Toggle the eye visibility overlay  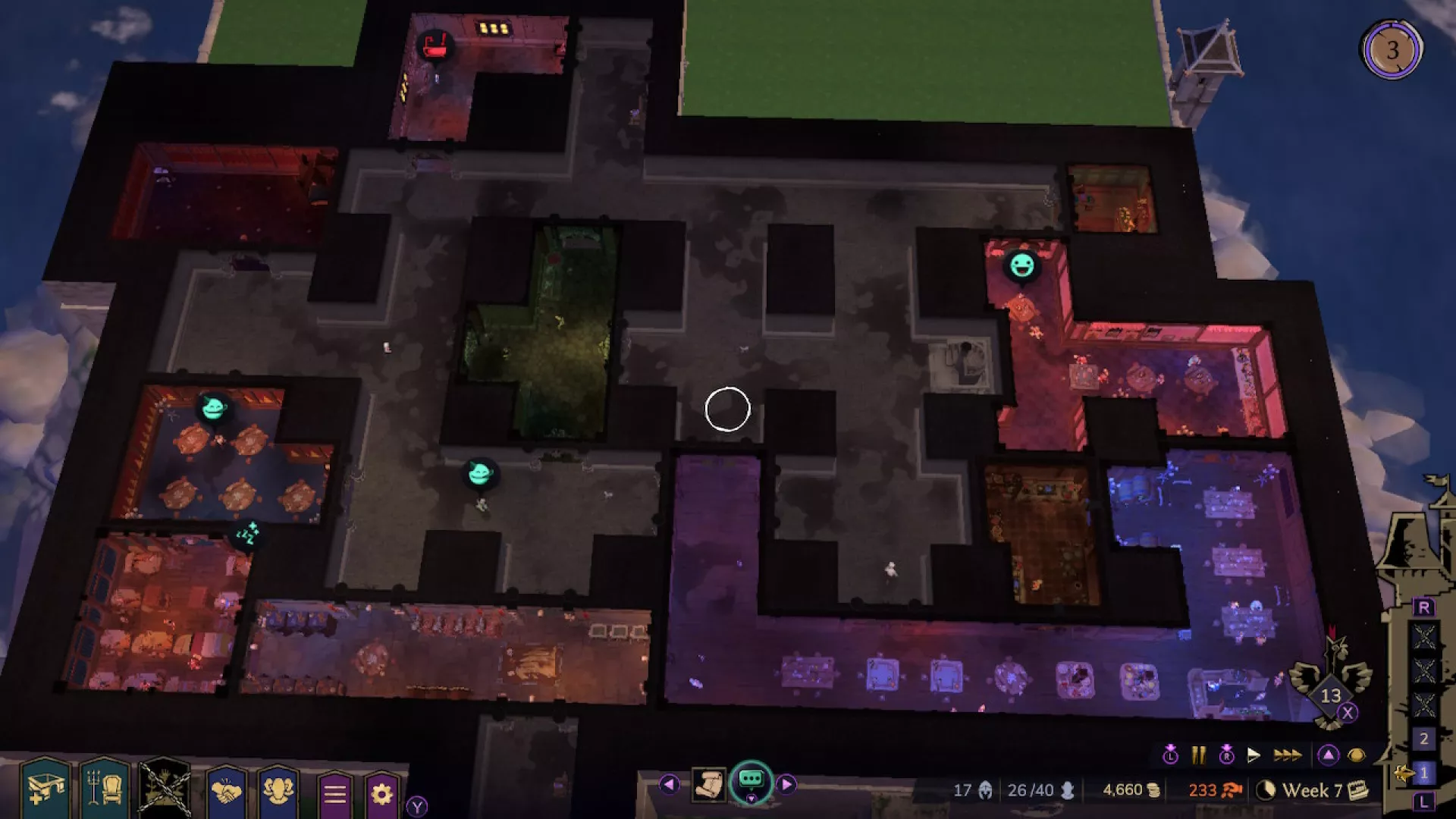click(1356, 755)
